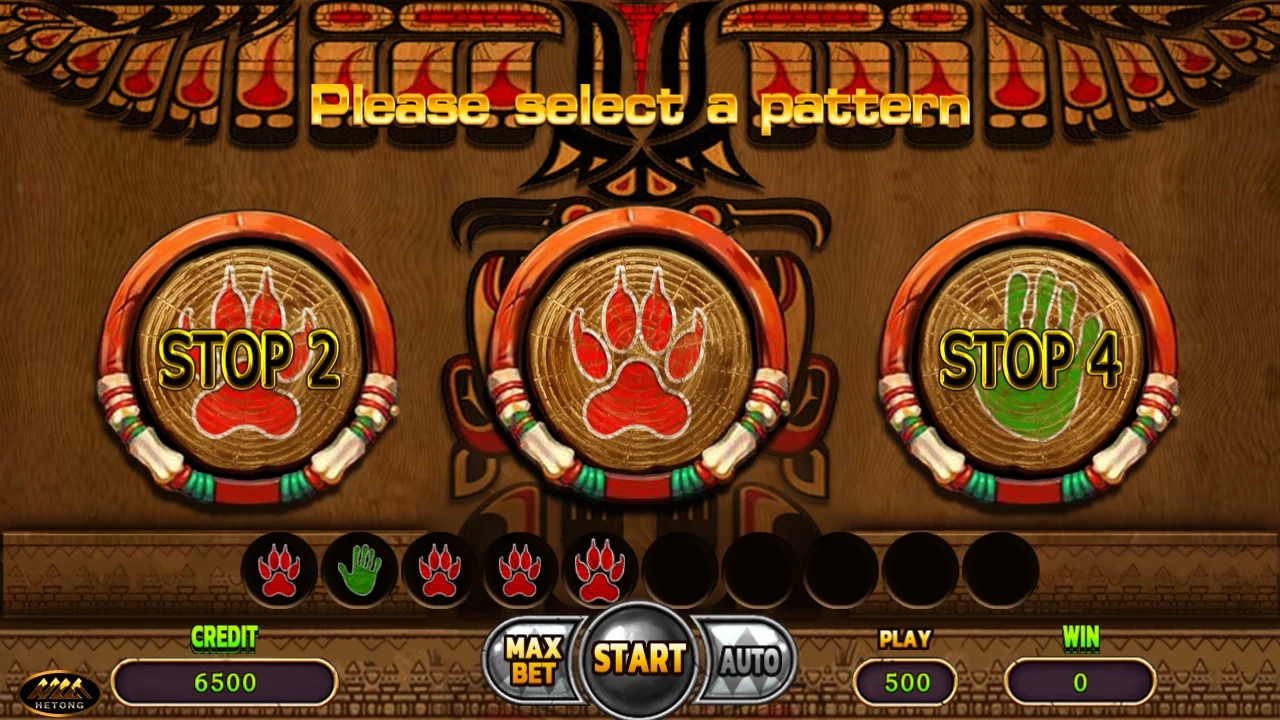Viewport: 1280px width, 720px height.
Task: Hit the START button
Action: coord(639,659)
